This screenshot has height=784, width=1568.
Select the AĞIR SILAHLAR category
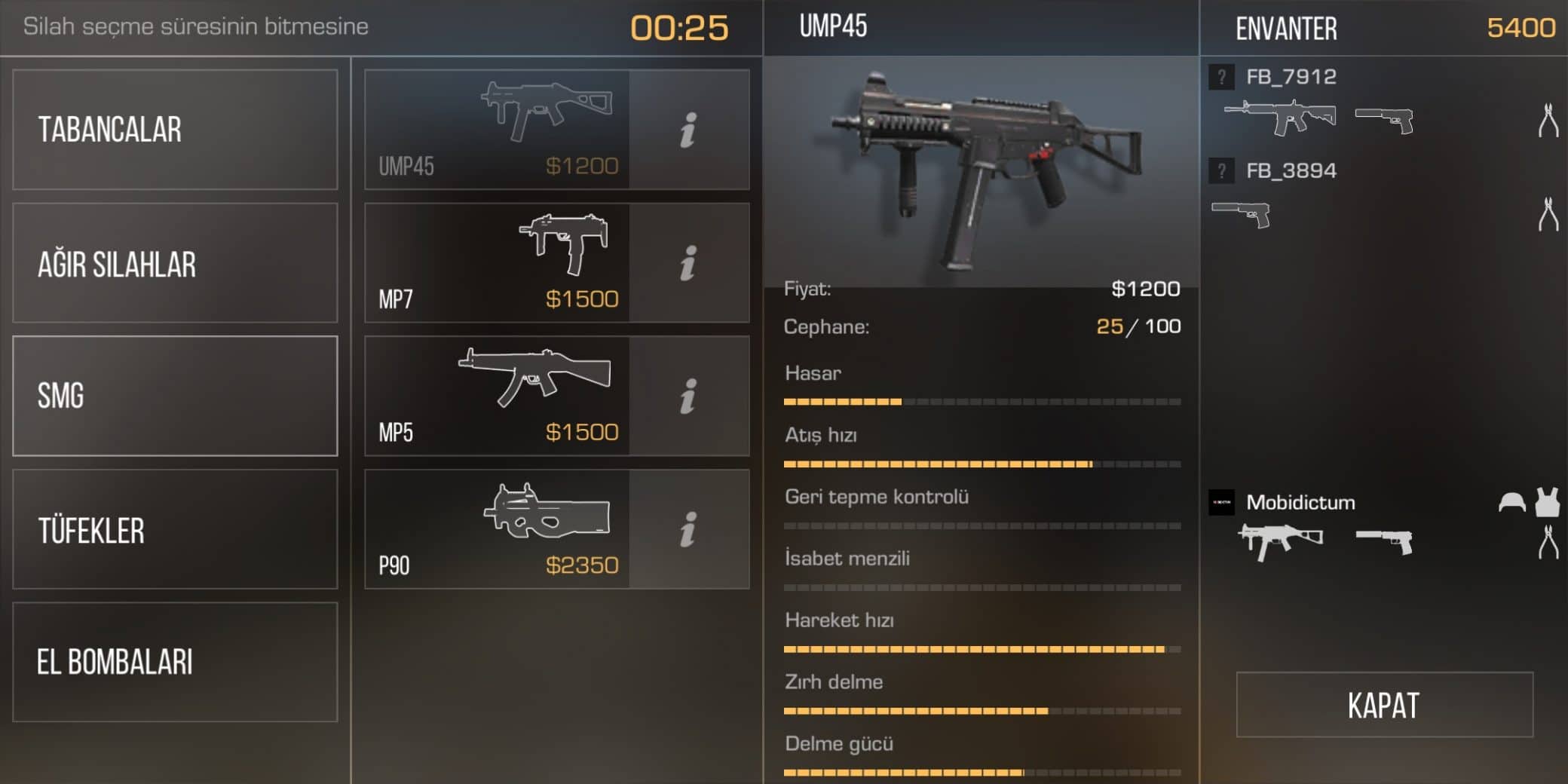click(x=175, y=263)
